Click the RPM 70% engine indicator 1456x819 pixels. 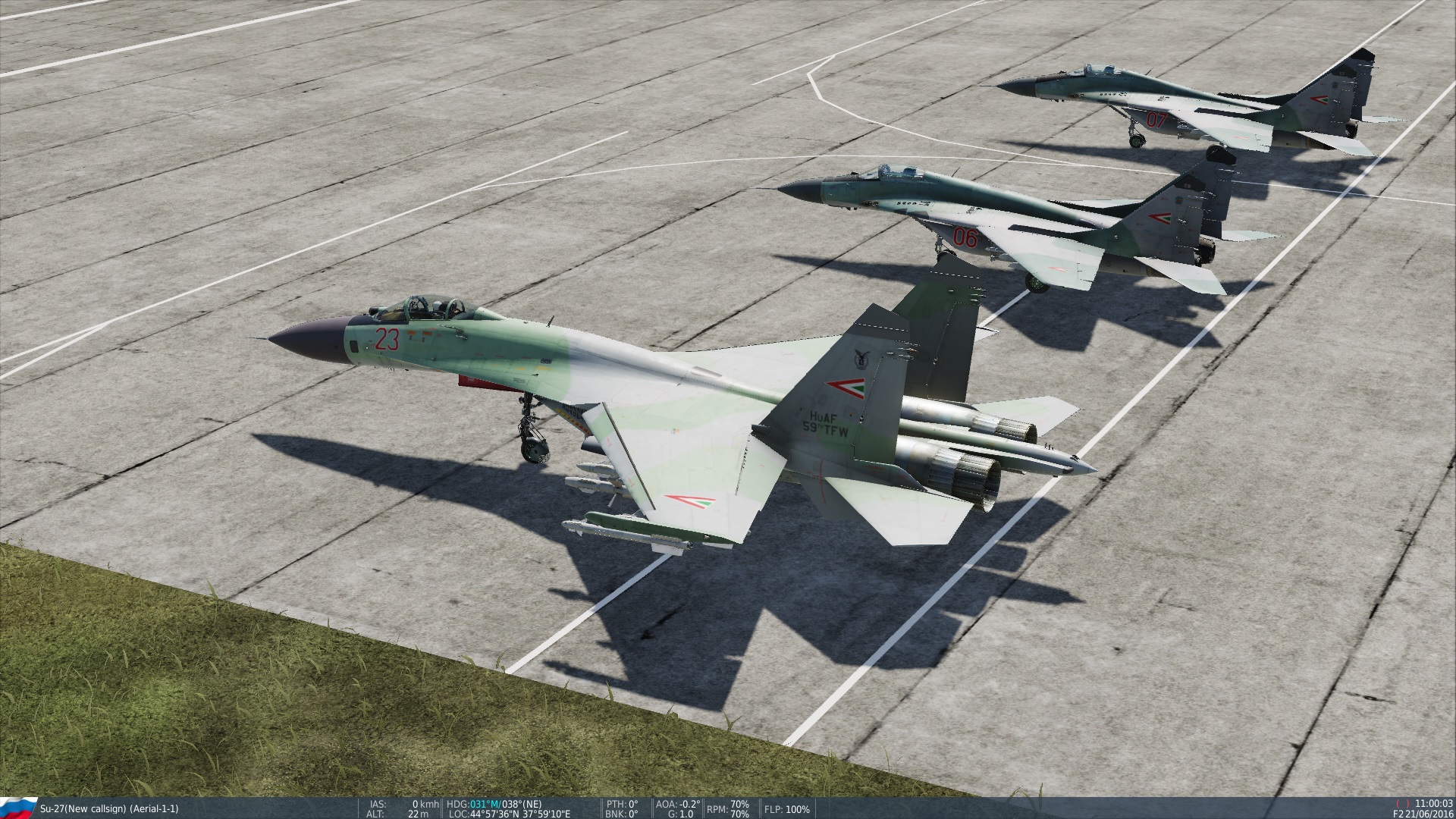click(x=726, y=808)
